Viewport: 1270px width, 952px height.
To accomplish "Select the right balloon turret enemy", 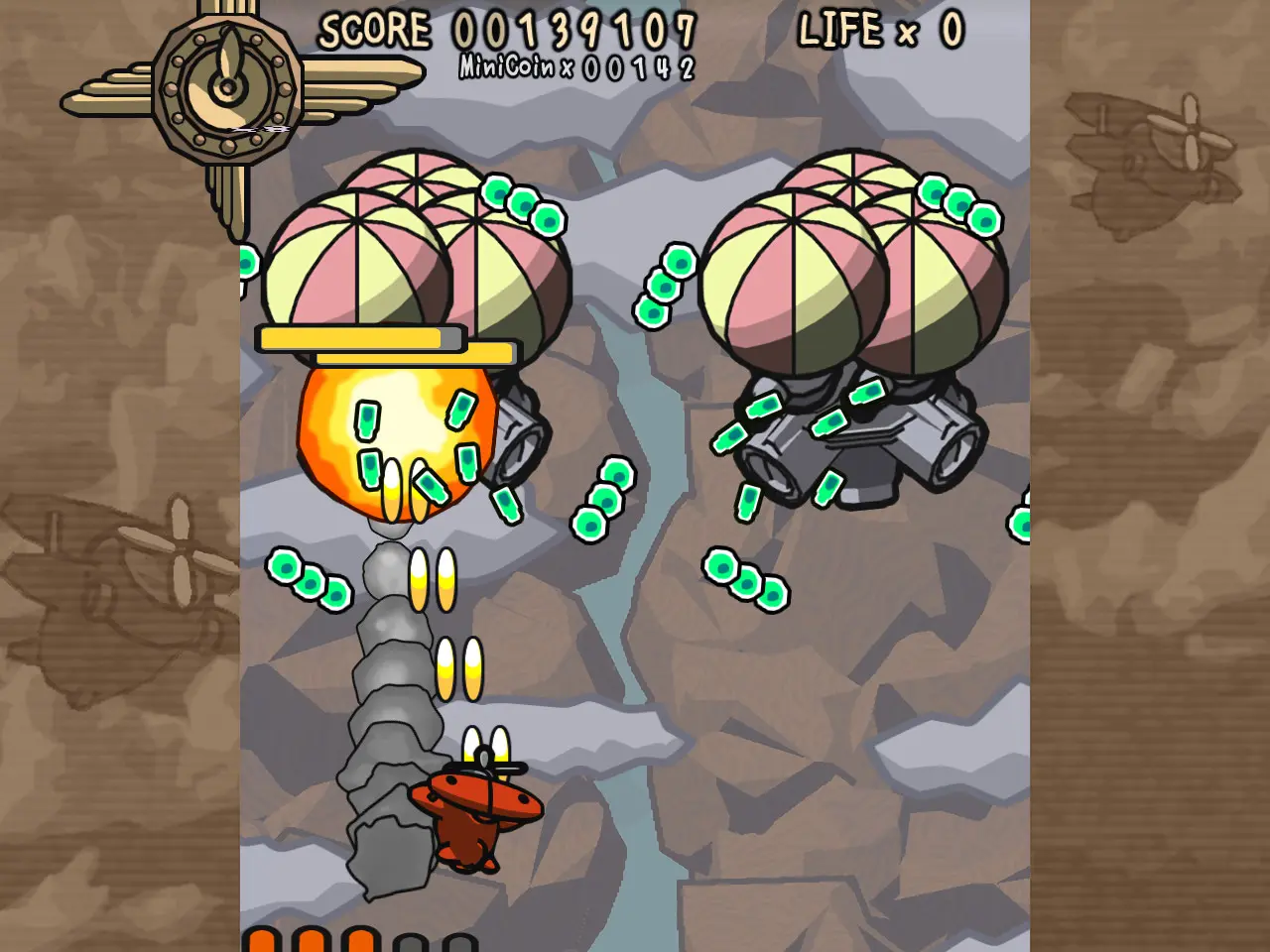I will point(853,327).
